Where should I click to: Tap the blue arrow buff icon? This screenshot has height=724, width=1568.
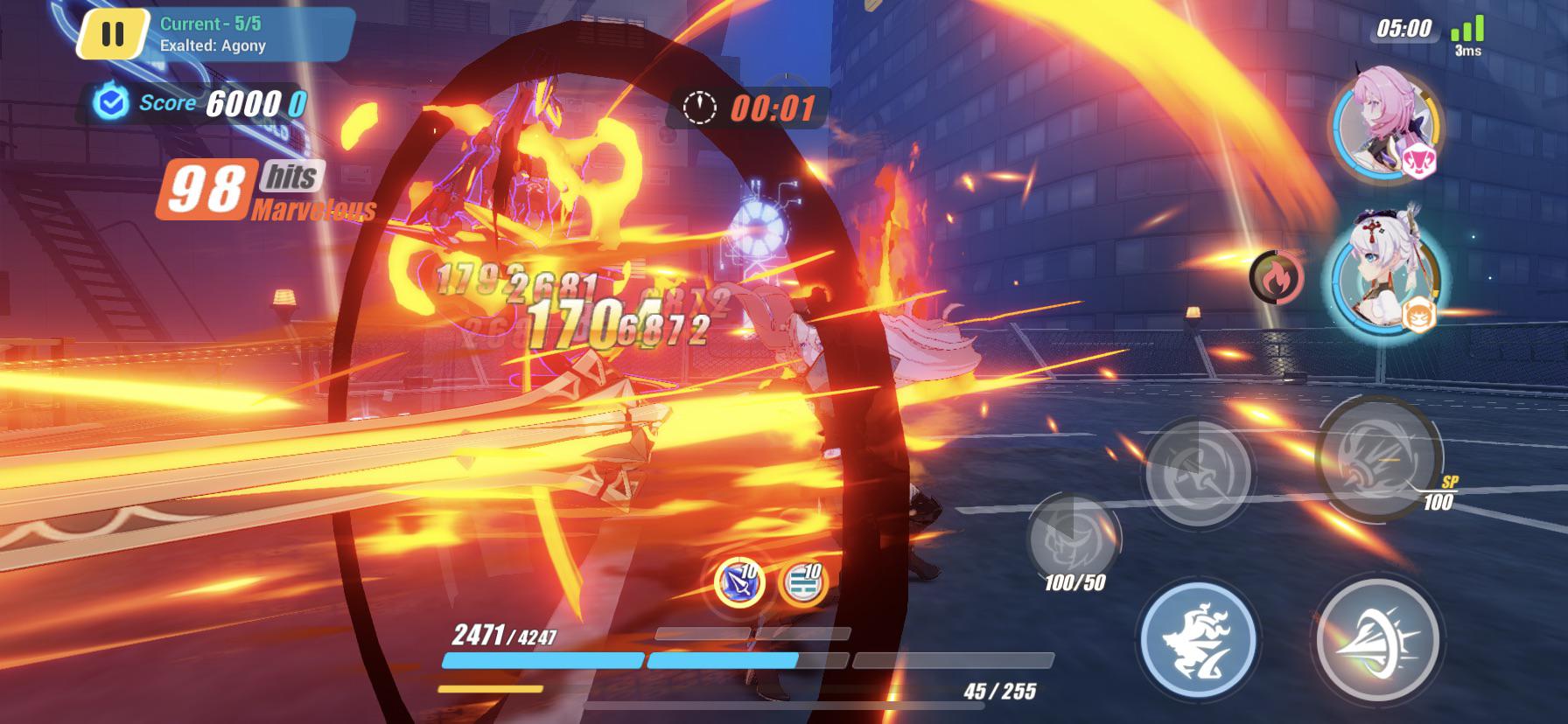click(x=739, y=583)
